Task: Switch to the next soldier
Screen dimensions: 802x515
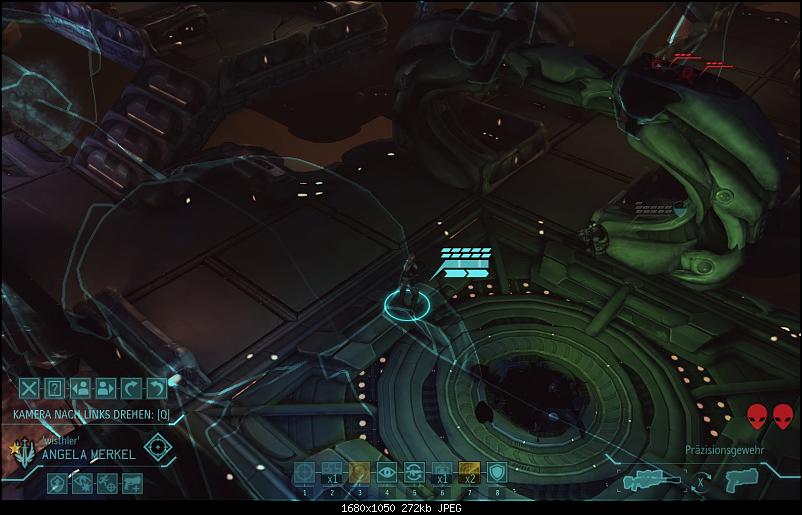Action: [106, 389]
